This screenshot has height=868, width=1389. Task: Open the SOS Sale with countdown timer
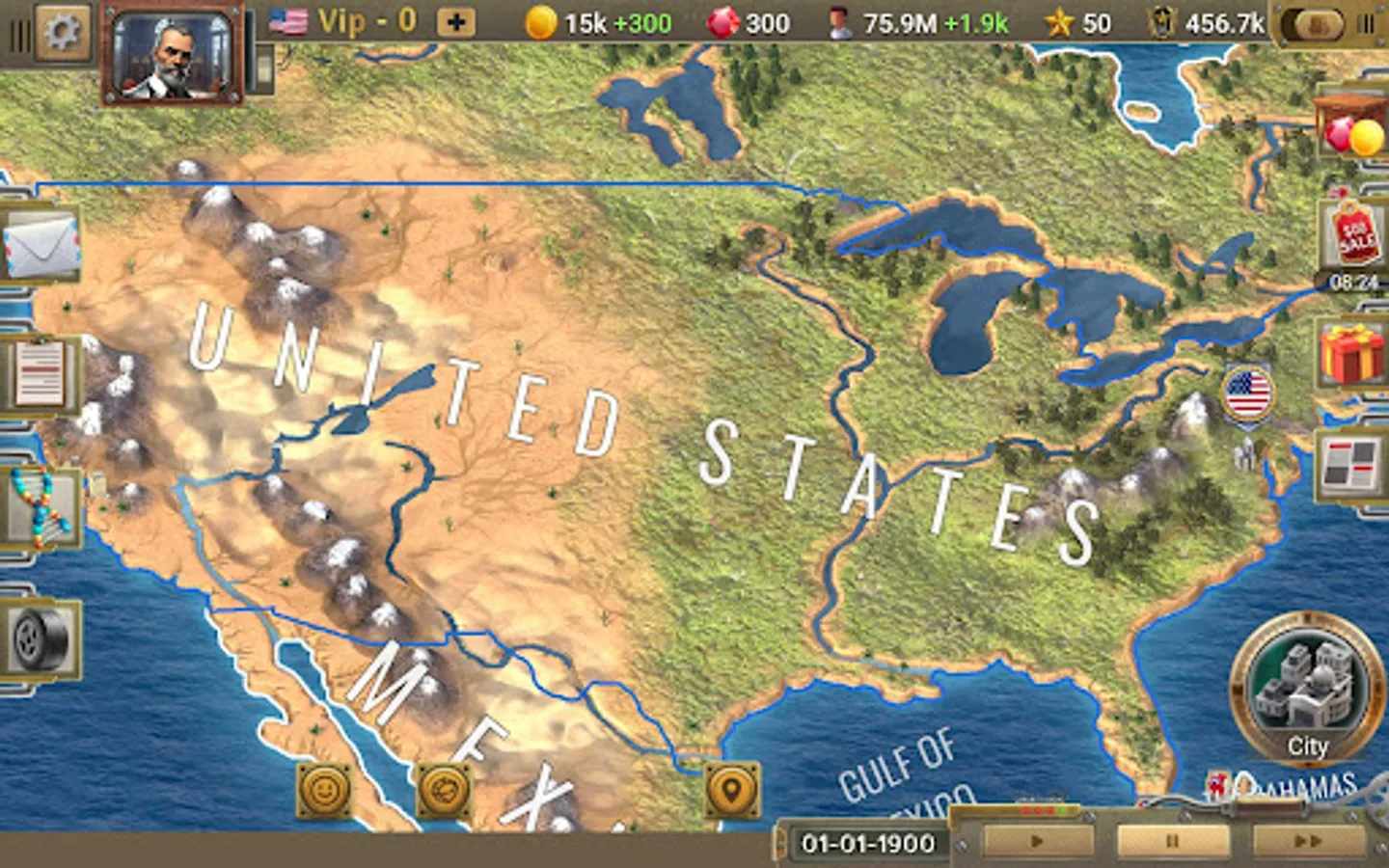(1352, 239)
